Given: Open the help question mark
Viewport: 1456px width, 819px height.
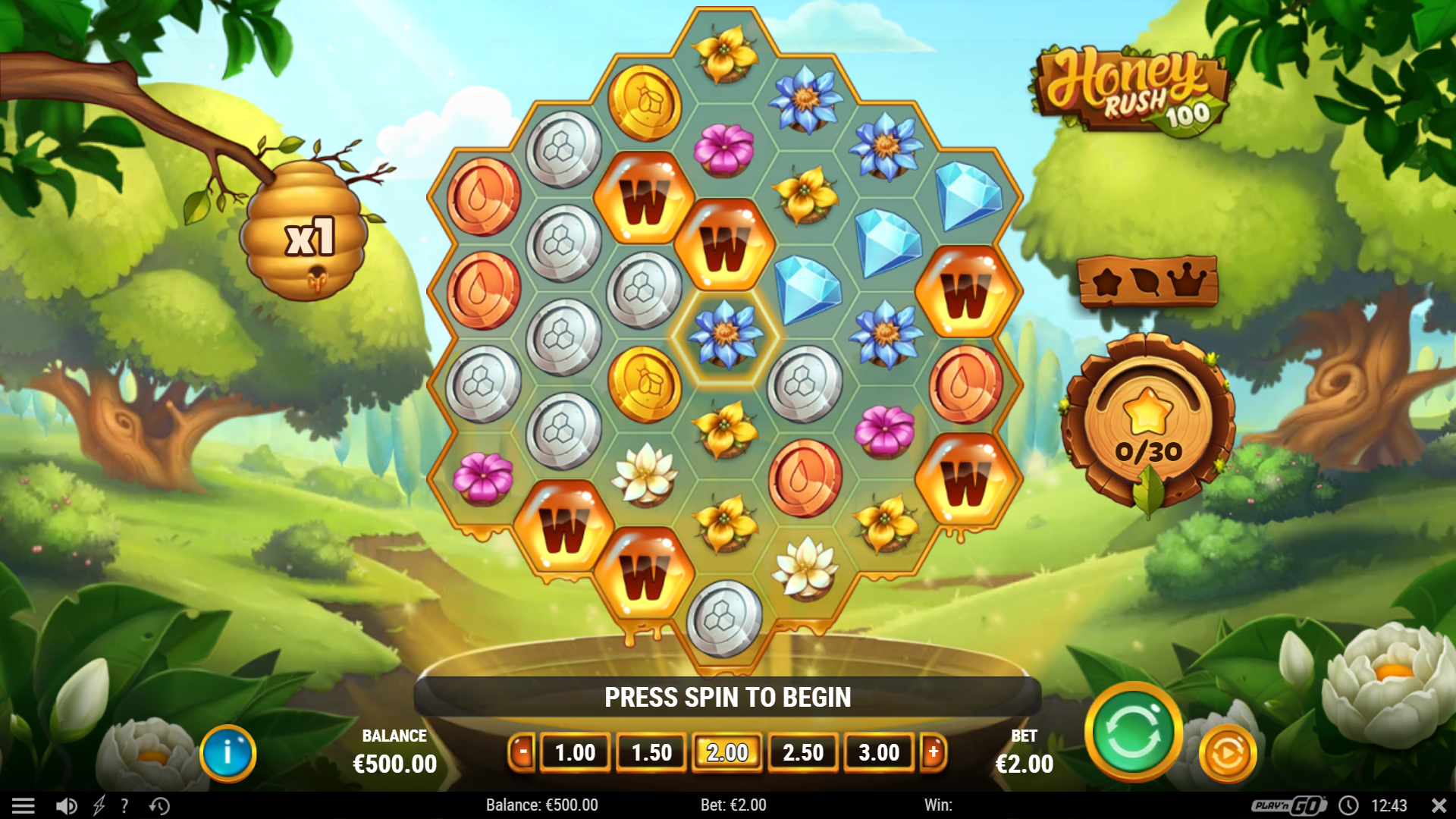Looking at the screenshot, I should (124, 805).
